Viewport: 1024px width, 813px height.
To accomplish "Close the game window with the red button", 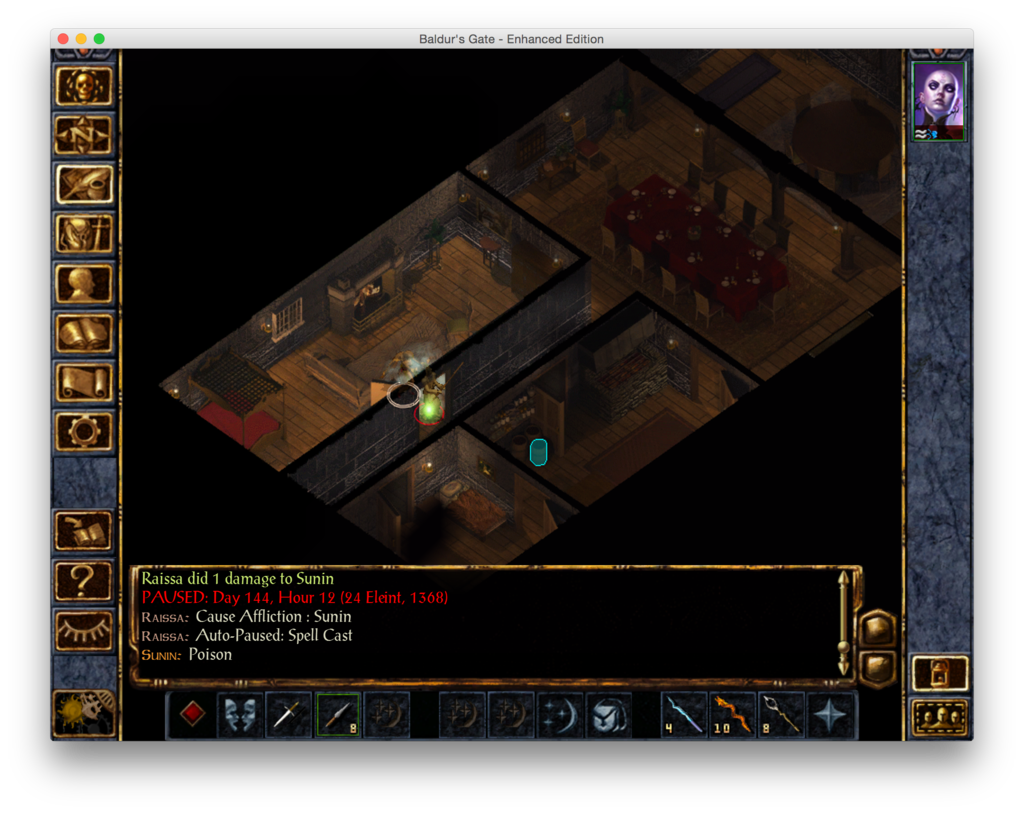I will [63, 39].
